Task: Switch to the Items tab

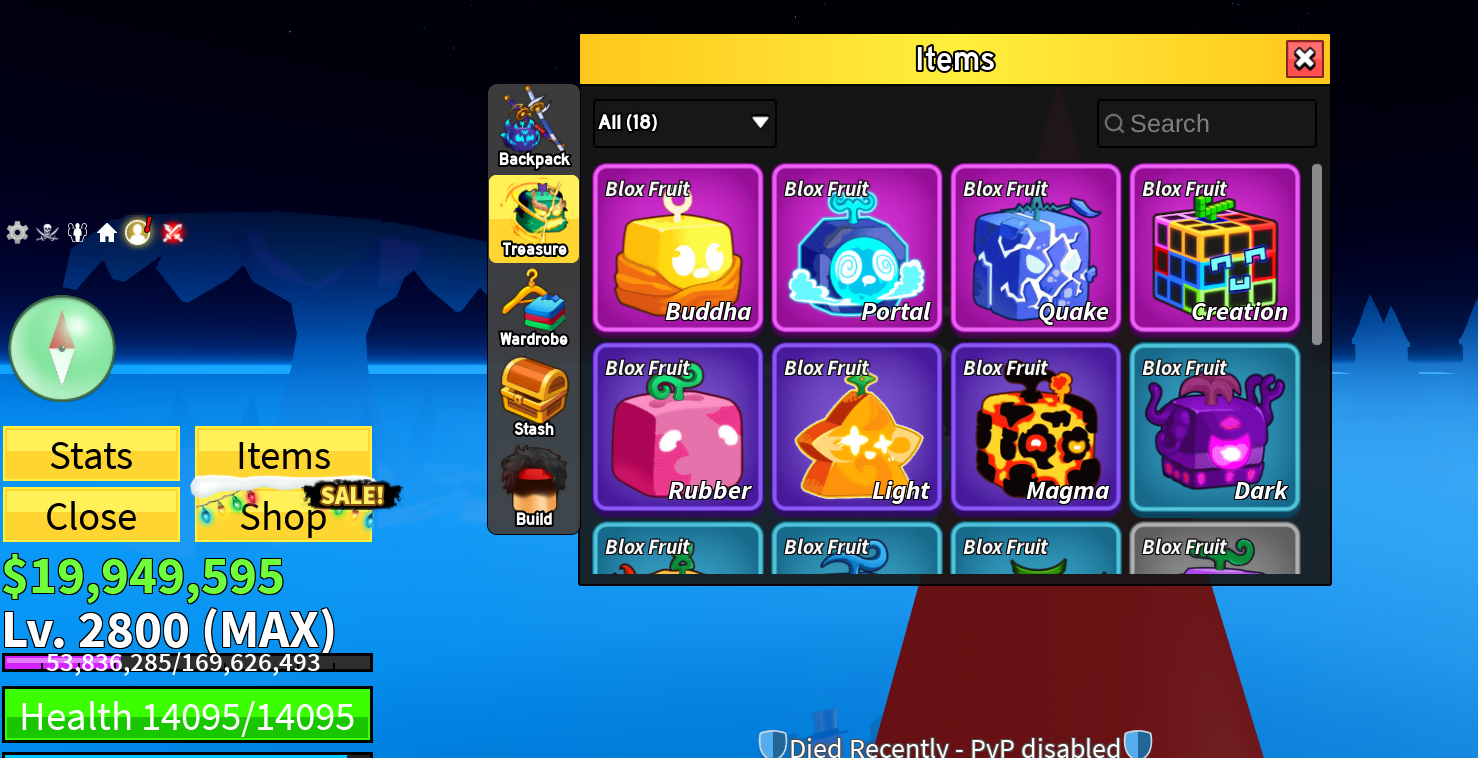Action: tap(283, 454)
